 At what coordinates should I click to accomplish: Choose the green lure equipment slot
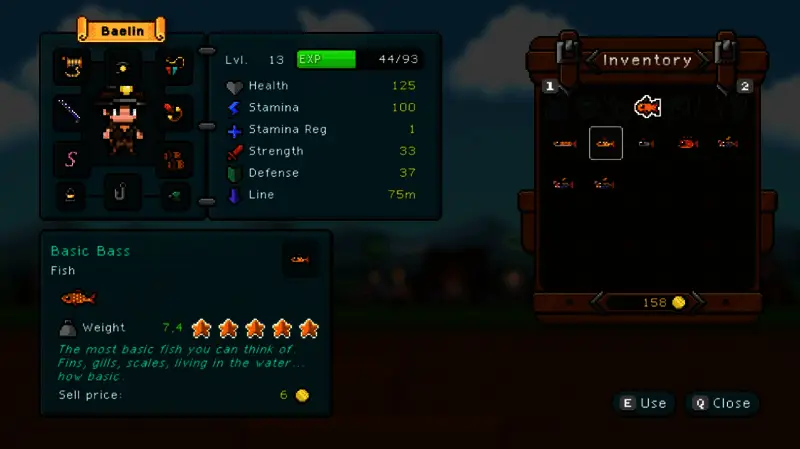[x=176, y=194]
